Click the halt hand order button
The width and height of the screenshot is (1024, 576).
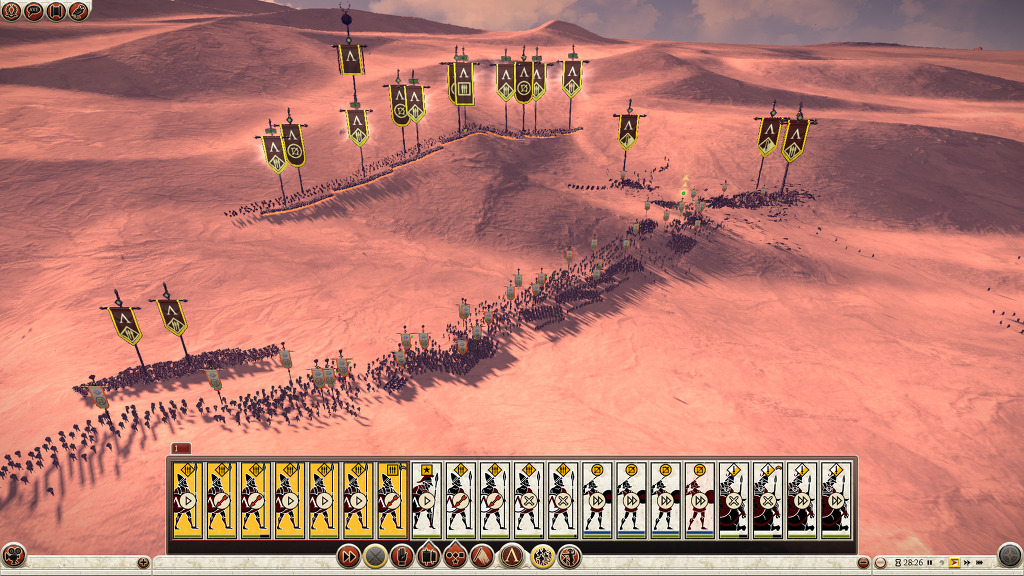(402, 556)
